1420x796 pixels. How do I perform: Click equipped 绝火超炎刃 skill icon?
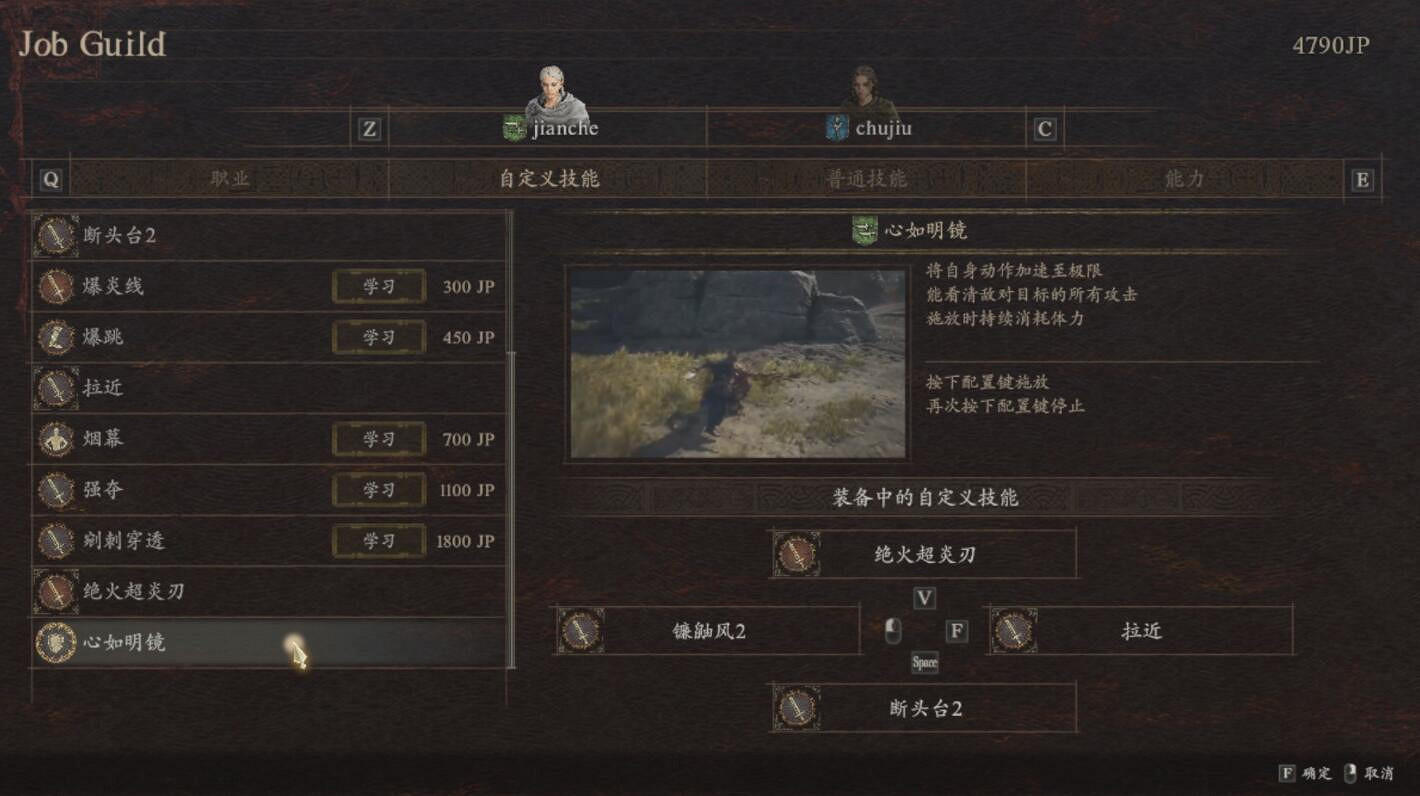click(795, 555)
